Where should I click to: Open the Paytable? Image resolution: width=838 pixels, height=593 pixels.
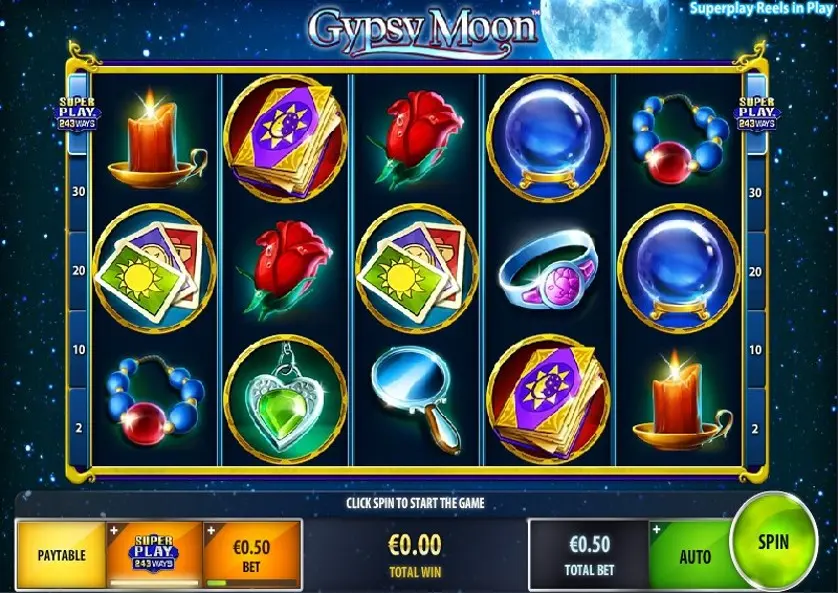pos(62,554)
